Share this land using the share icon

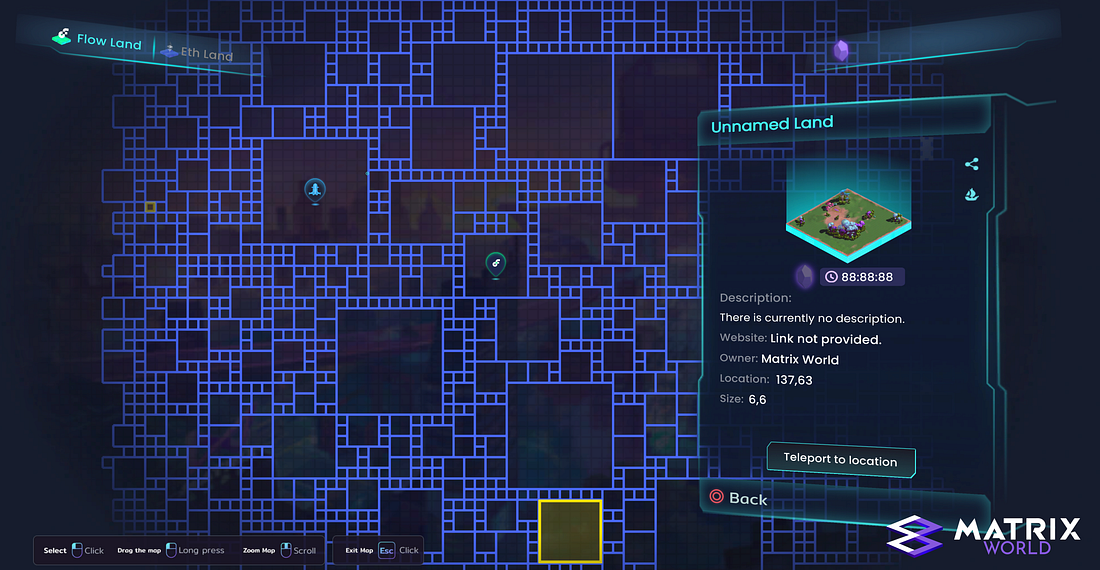coord(971,165)
